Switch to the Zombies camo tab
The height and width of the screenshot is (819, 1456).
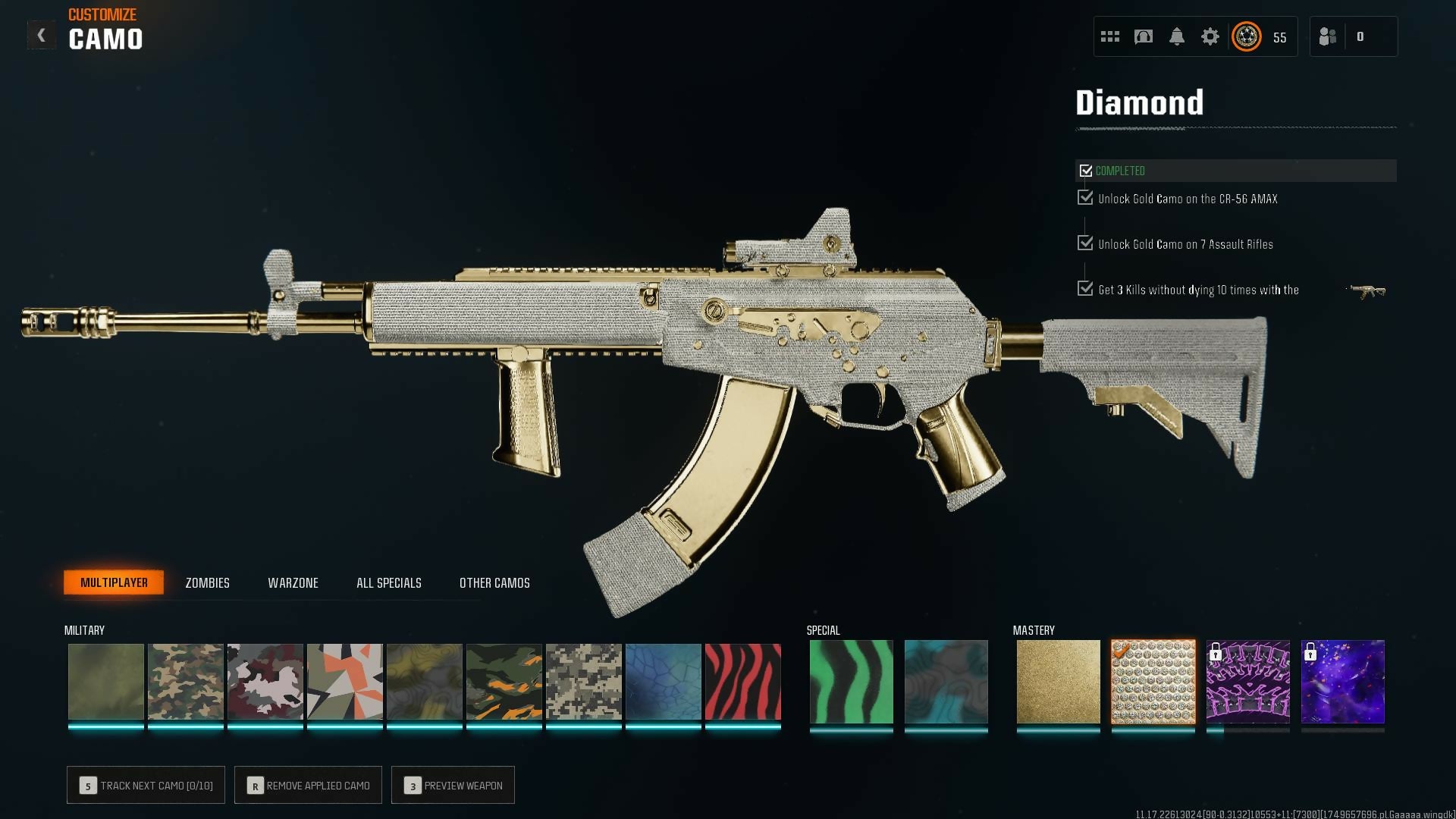point(207,582)
